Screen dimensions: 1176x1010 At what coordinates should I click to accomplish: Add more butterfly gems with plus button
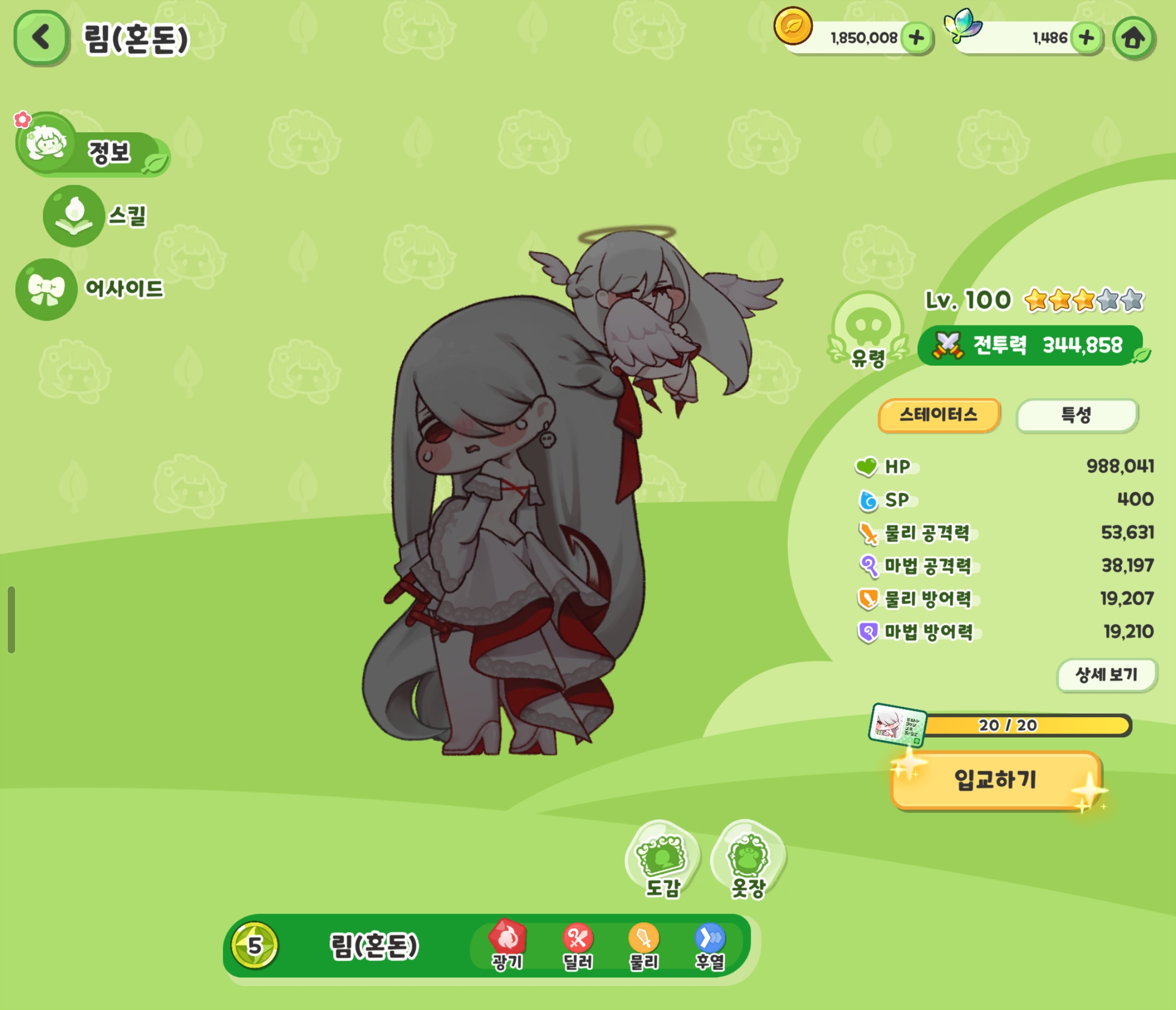pos(1086,38)
